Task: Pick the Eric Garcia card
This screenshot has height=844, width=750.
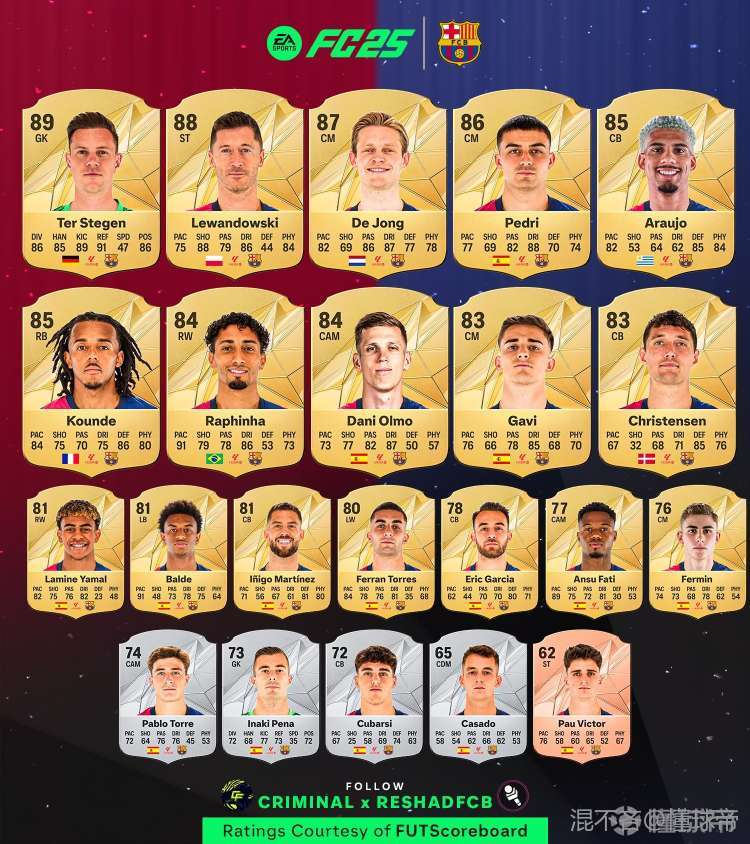Action: point(489,550)
